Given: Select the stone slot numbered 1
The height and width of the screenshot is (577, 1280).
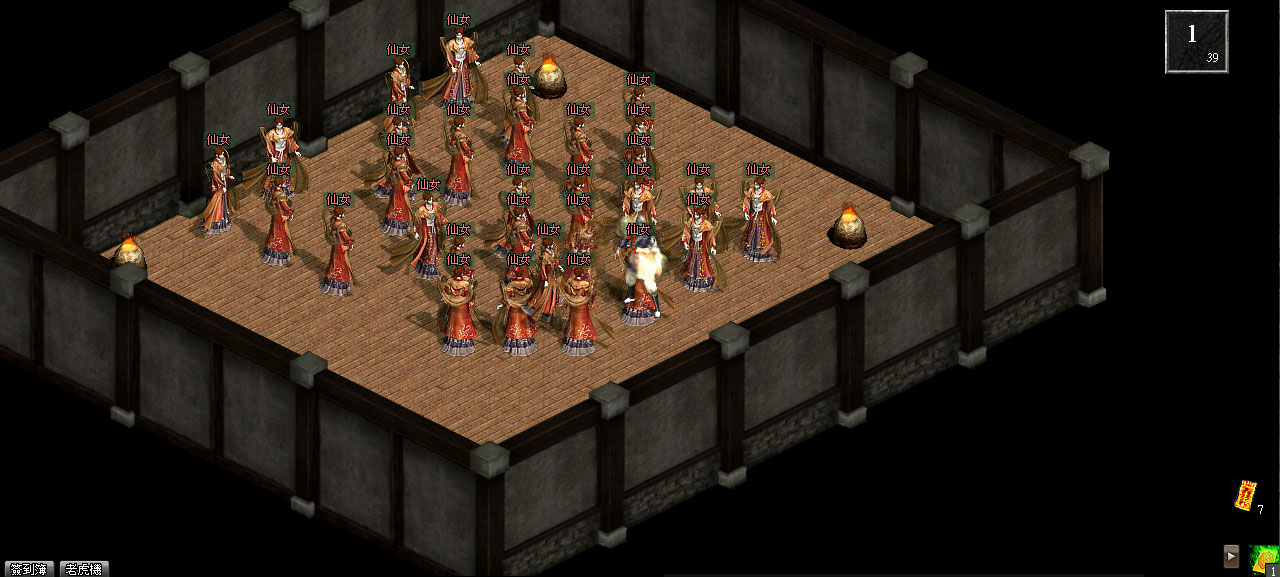Looking at the screenshot, I should pyautogui.click(x=1196, y=41).
